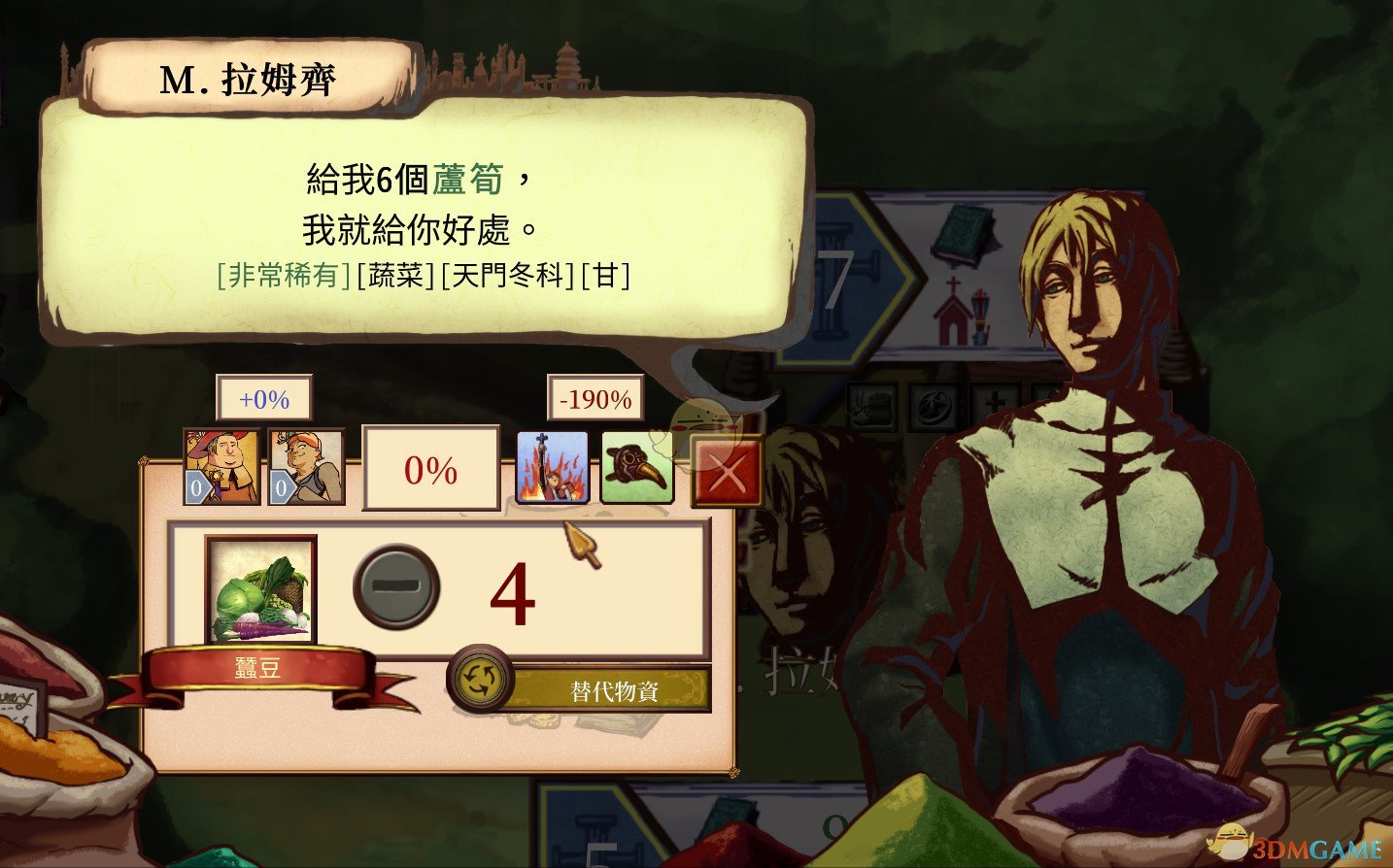
Task: Click the grain sack icon below the signboard
Action: [x=871, y=406]
